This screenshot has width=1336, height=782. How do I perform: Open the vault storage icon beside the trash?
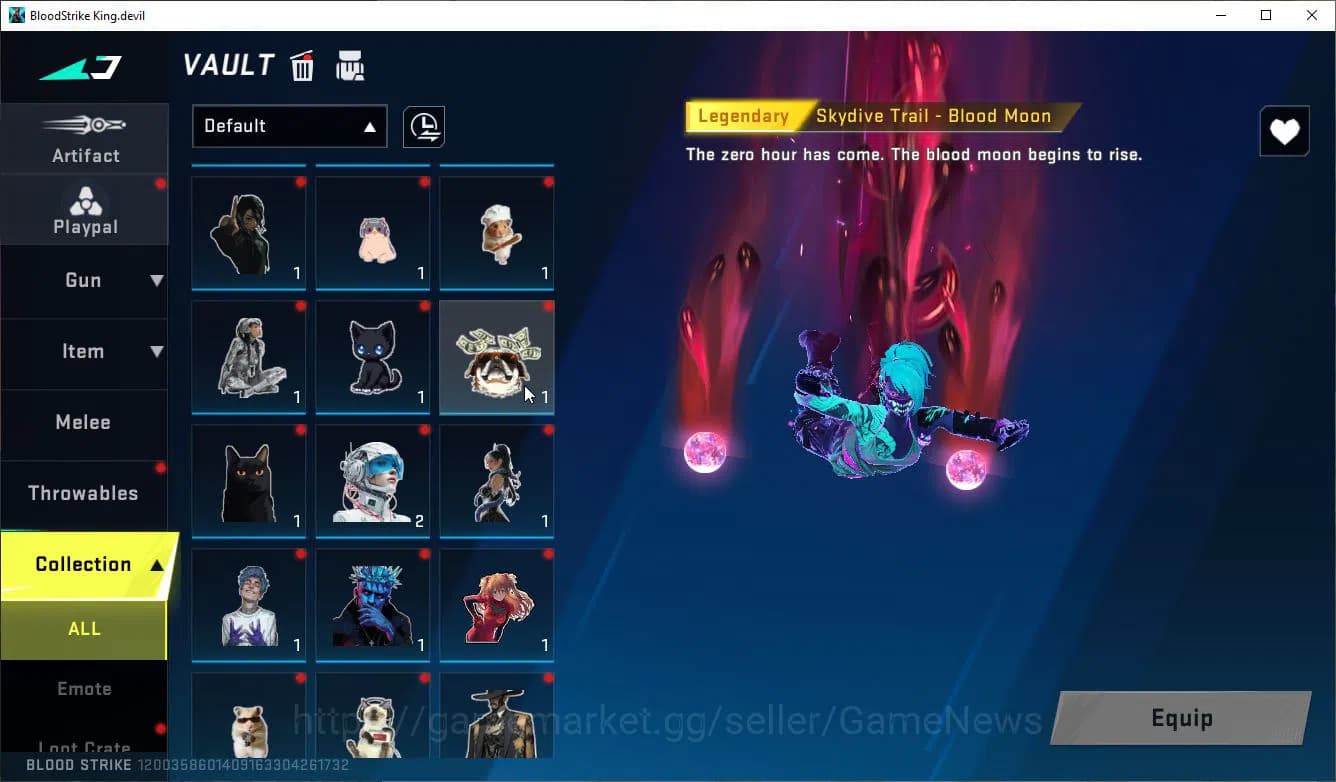coord(349,65)
